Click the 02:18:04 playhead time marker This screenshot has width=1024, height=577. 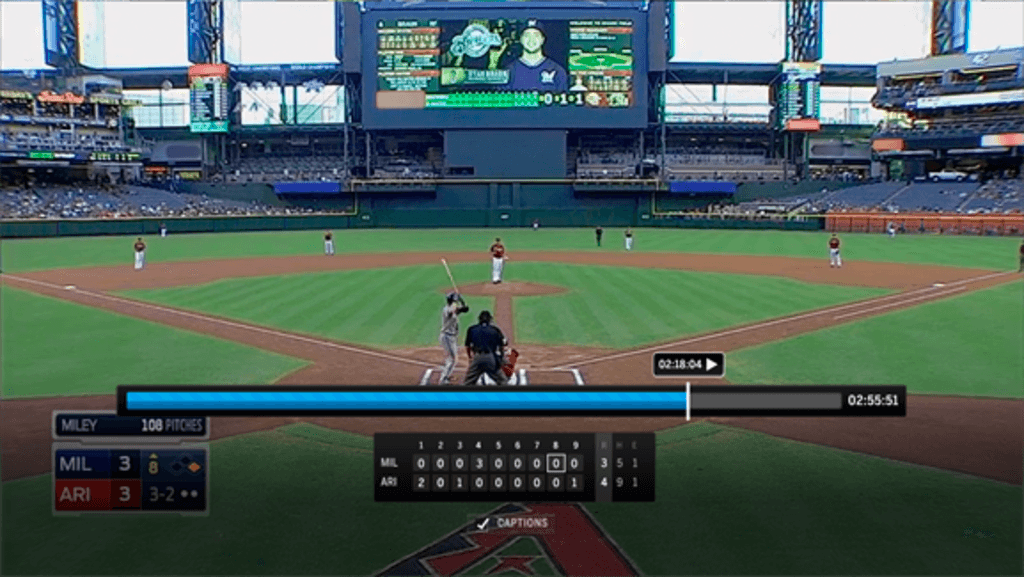tap(687, 365)
